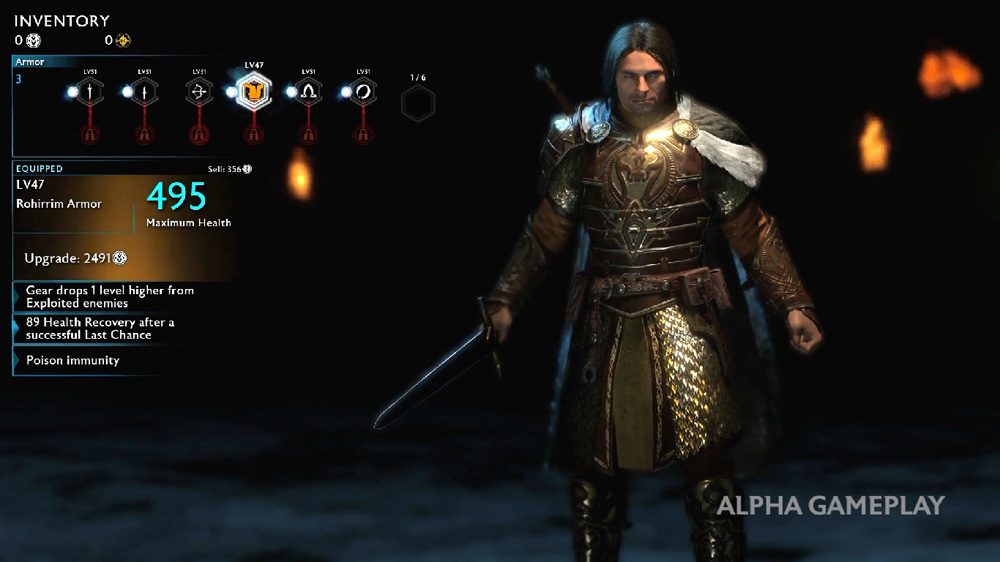This screenshot has width=1000, height=562.
Task: Select the sword gear slot
Action: (91, 92)
